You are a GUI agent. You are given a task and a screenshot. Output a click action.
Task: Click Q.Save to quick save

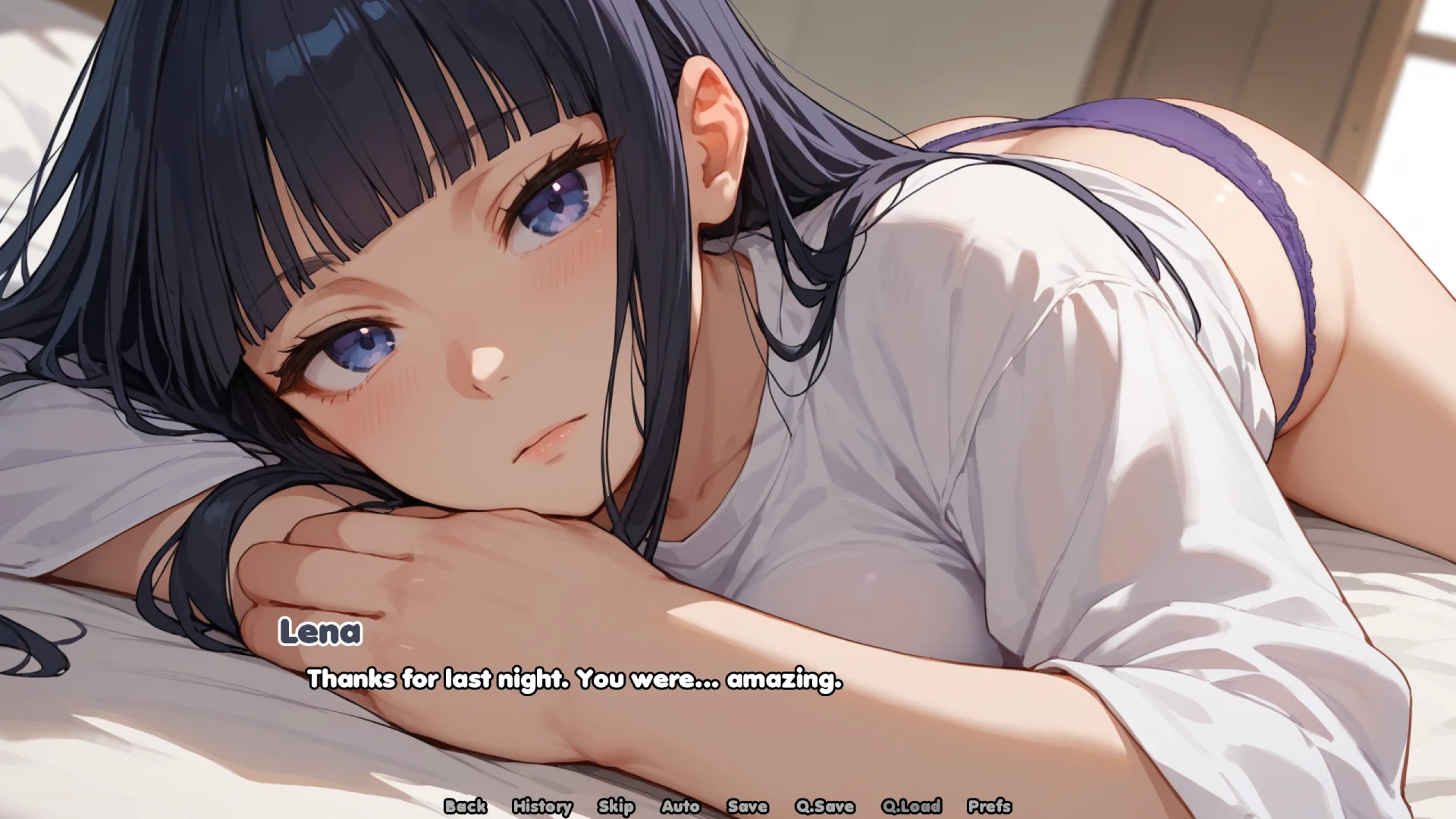click(824, 806)
